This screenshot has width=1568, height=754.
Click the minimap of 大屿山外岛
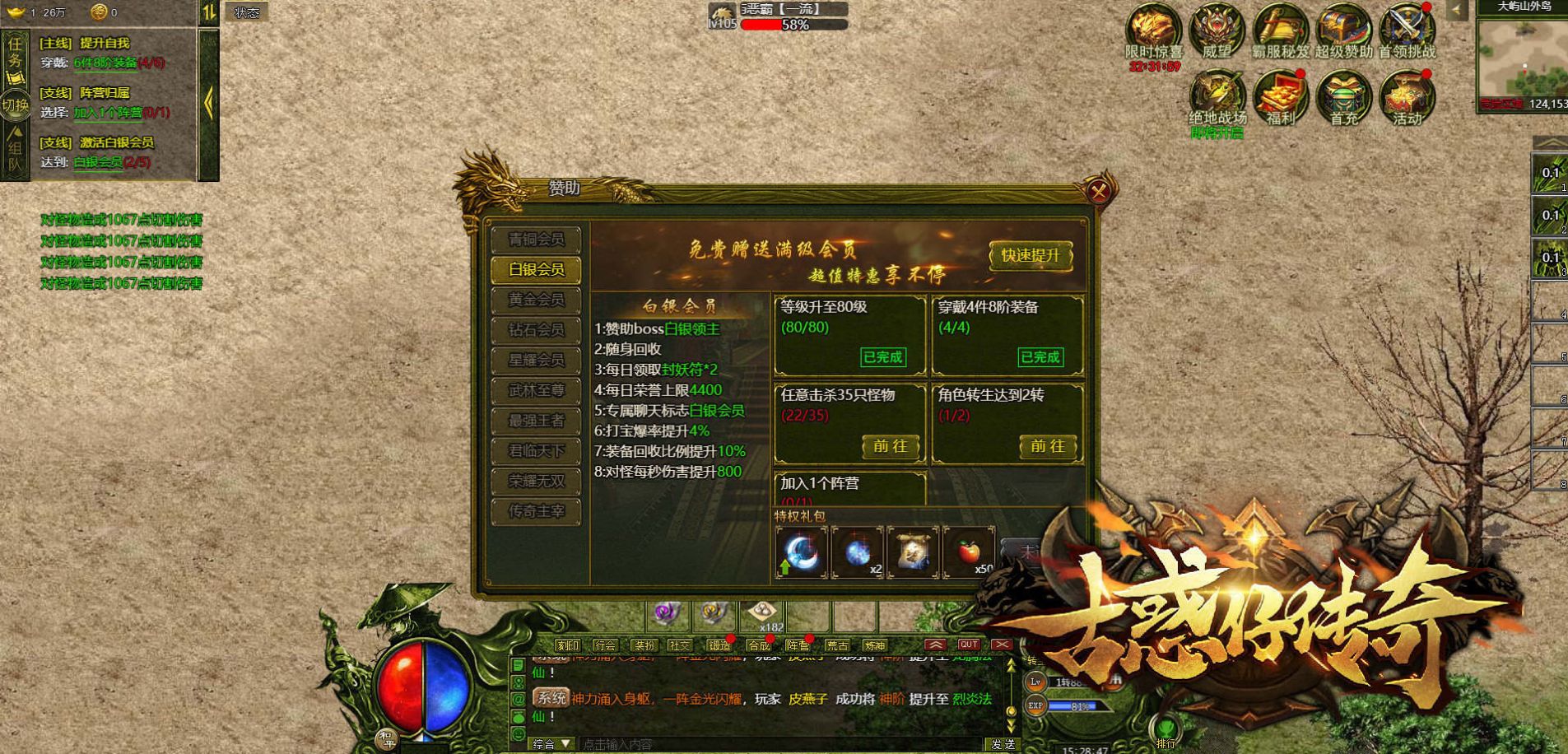coord(1522,58)
